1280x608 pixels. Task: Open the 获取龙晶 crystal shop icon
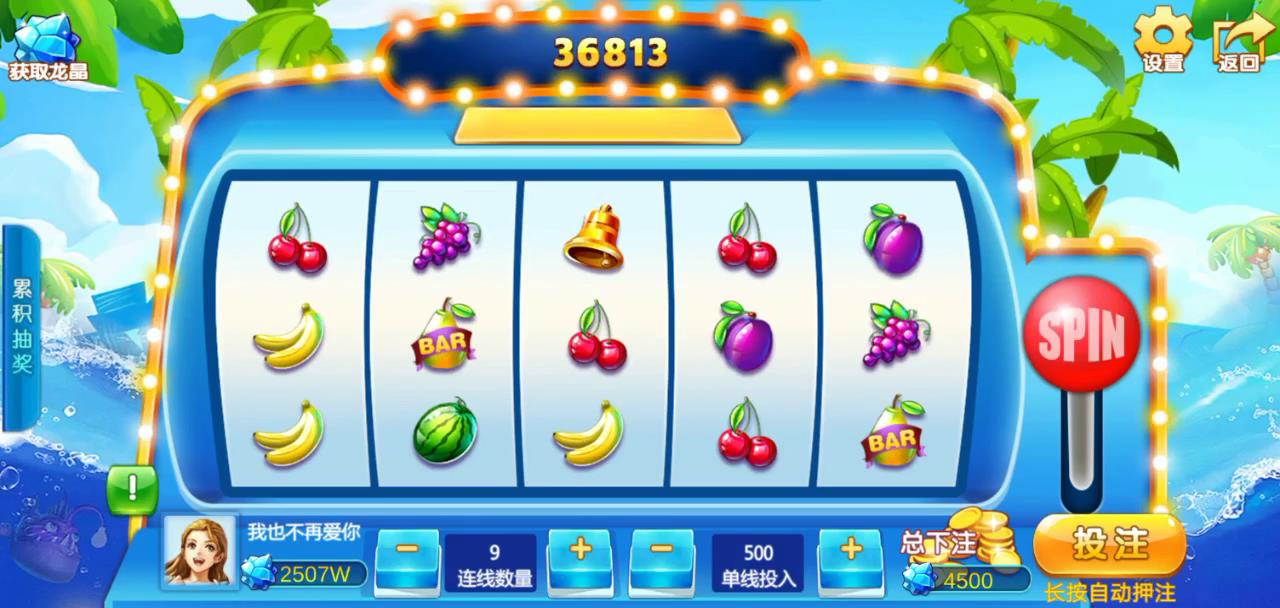click(x=47, y=47)
